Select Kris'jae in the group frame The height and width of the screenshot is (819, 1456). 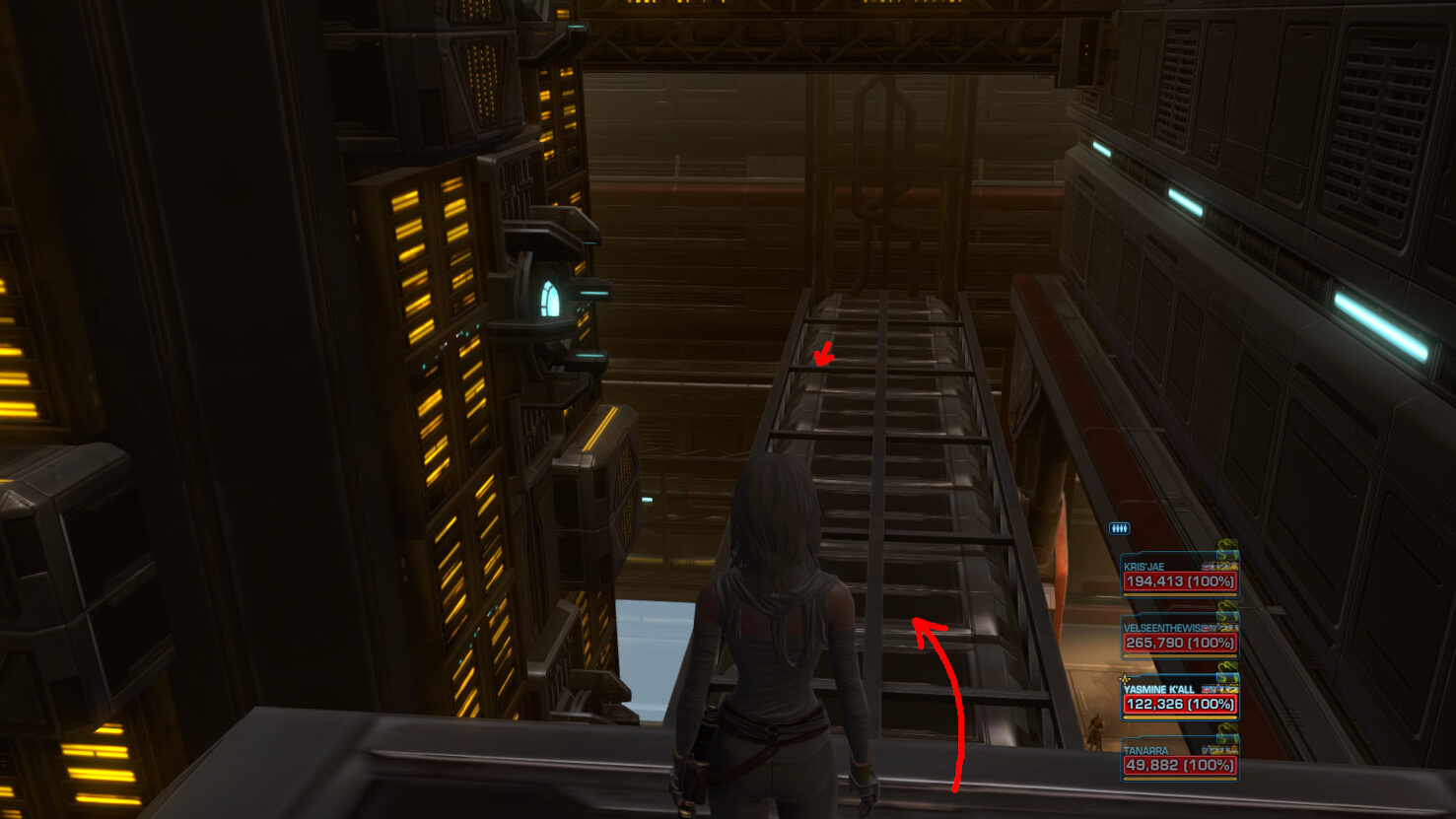point(1179,576)
